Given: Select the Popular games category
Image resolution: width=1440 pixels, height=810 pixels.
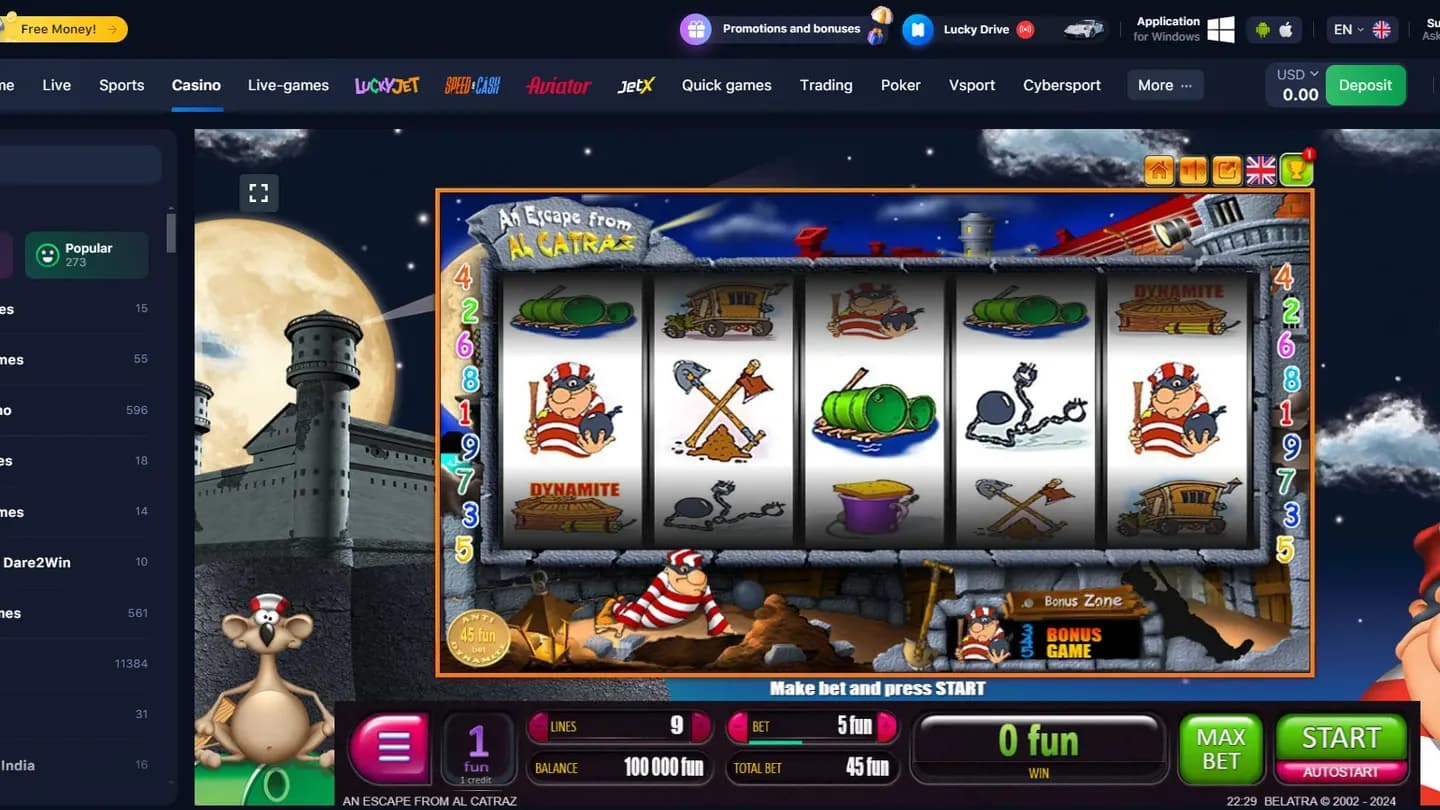Looking at the screenshot, I should click(x=86, y=255).
